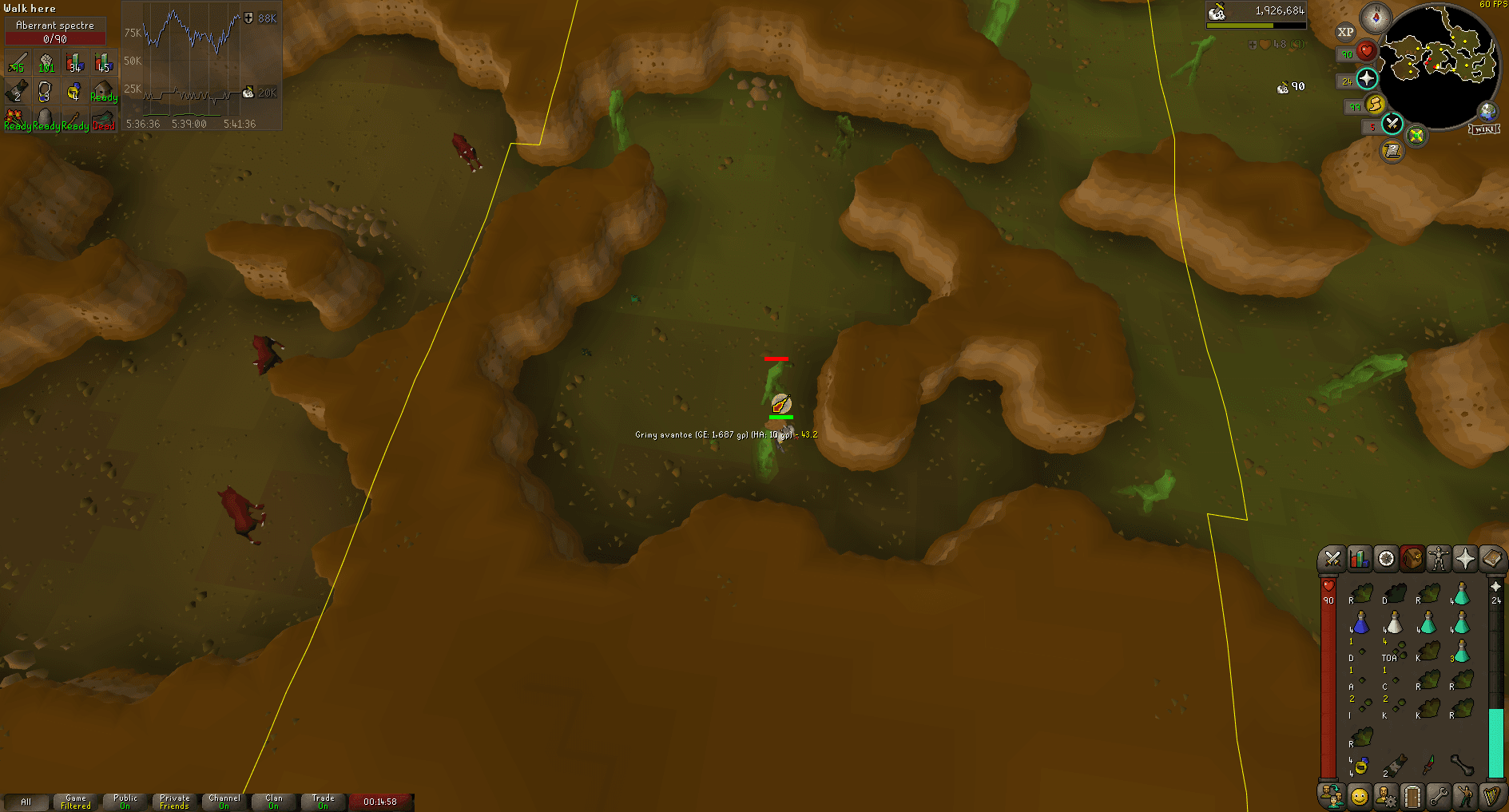The width and height of the screenshot is (1509, 812).
Task: Open the Settings wrench icon
Action: (1438, 796)
